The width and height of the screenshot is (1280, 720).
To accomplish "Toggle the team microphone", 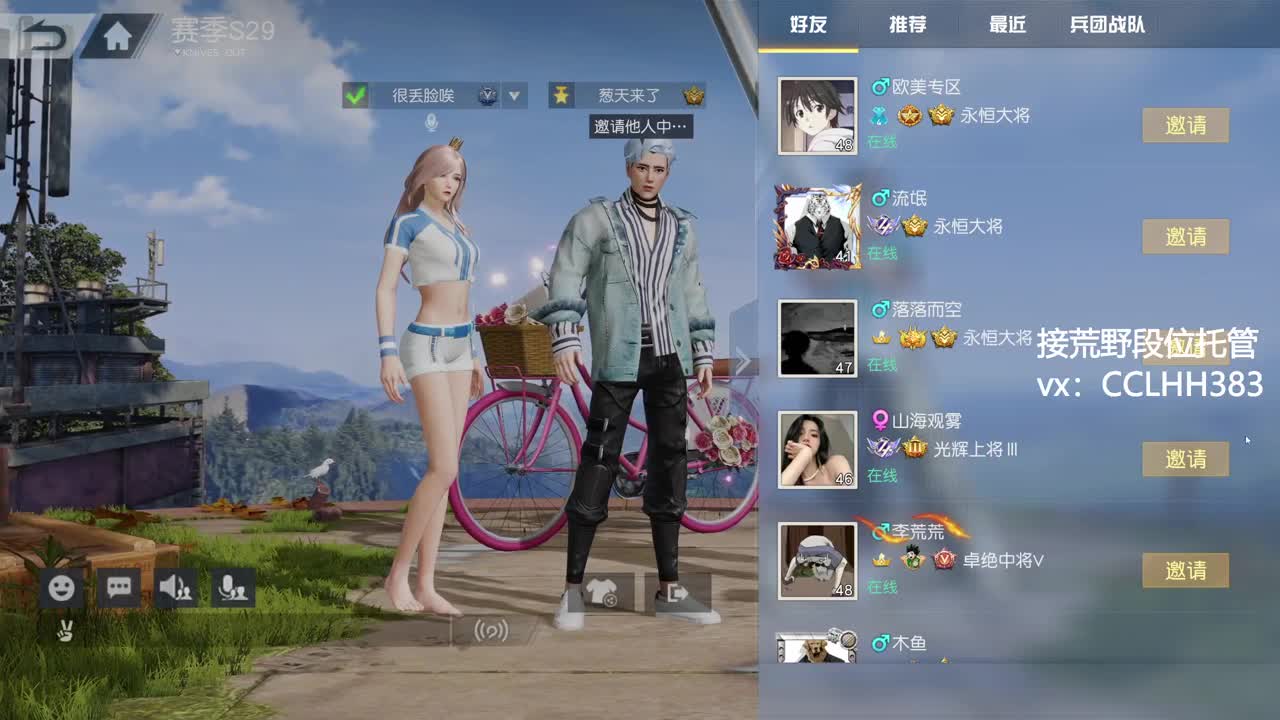I will click(234, 588).
